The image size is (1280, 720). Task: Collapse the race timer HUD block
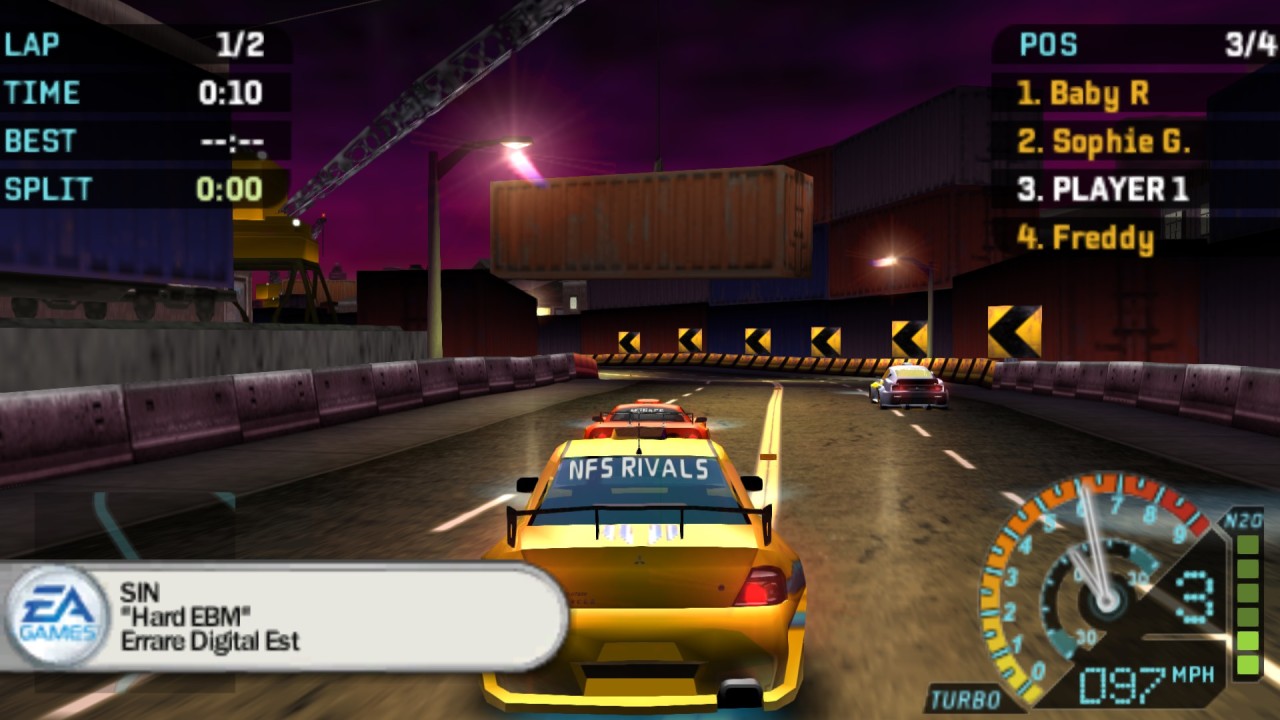point(130,92)
